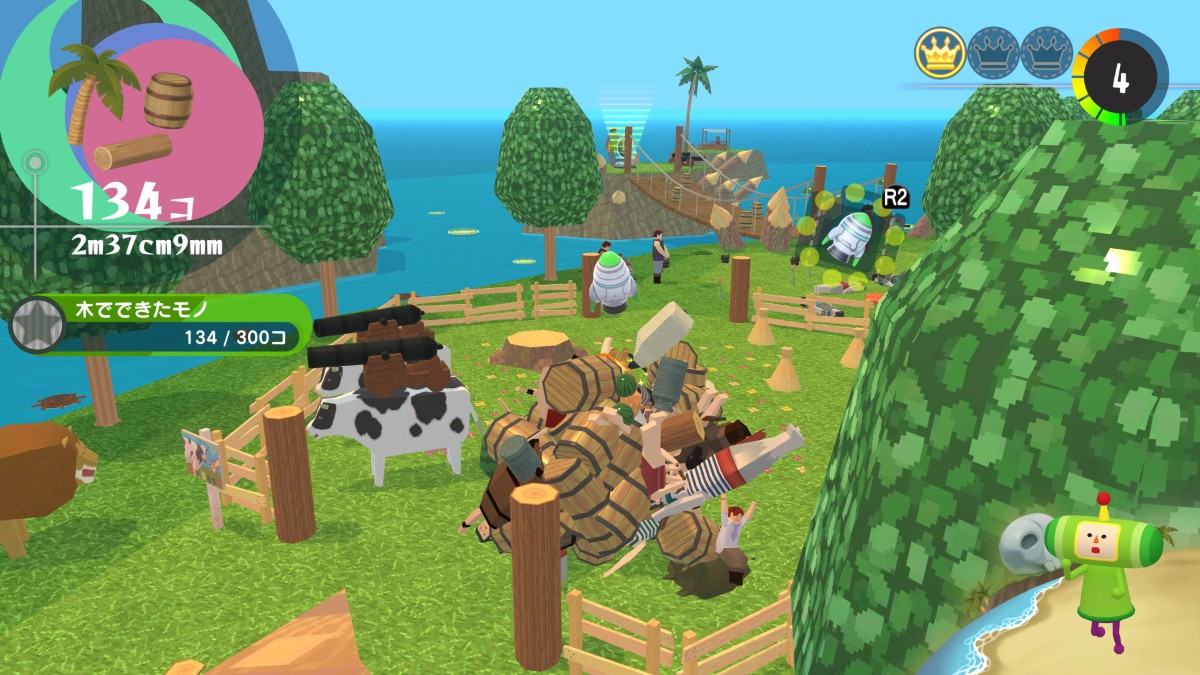This screenshot has width=1200, height=675.
Task: Open the 木でできたモノ objective tracker
Action: pyautogui.click(x=175, y=323)
